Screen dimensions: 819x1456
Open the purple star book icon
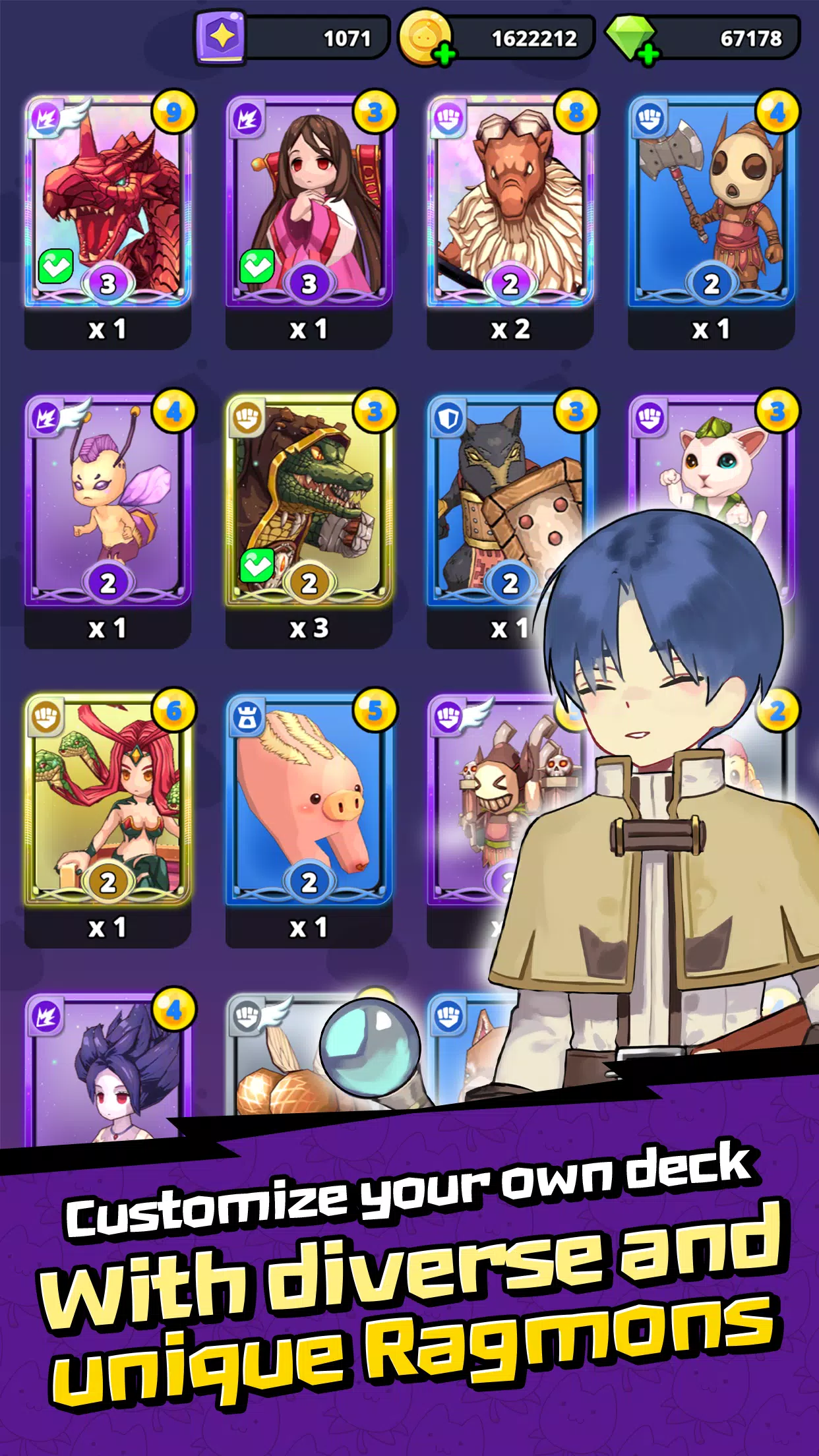[x=222, y=38]
